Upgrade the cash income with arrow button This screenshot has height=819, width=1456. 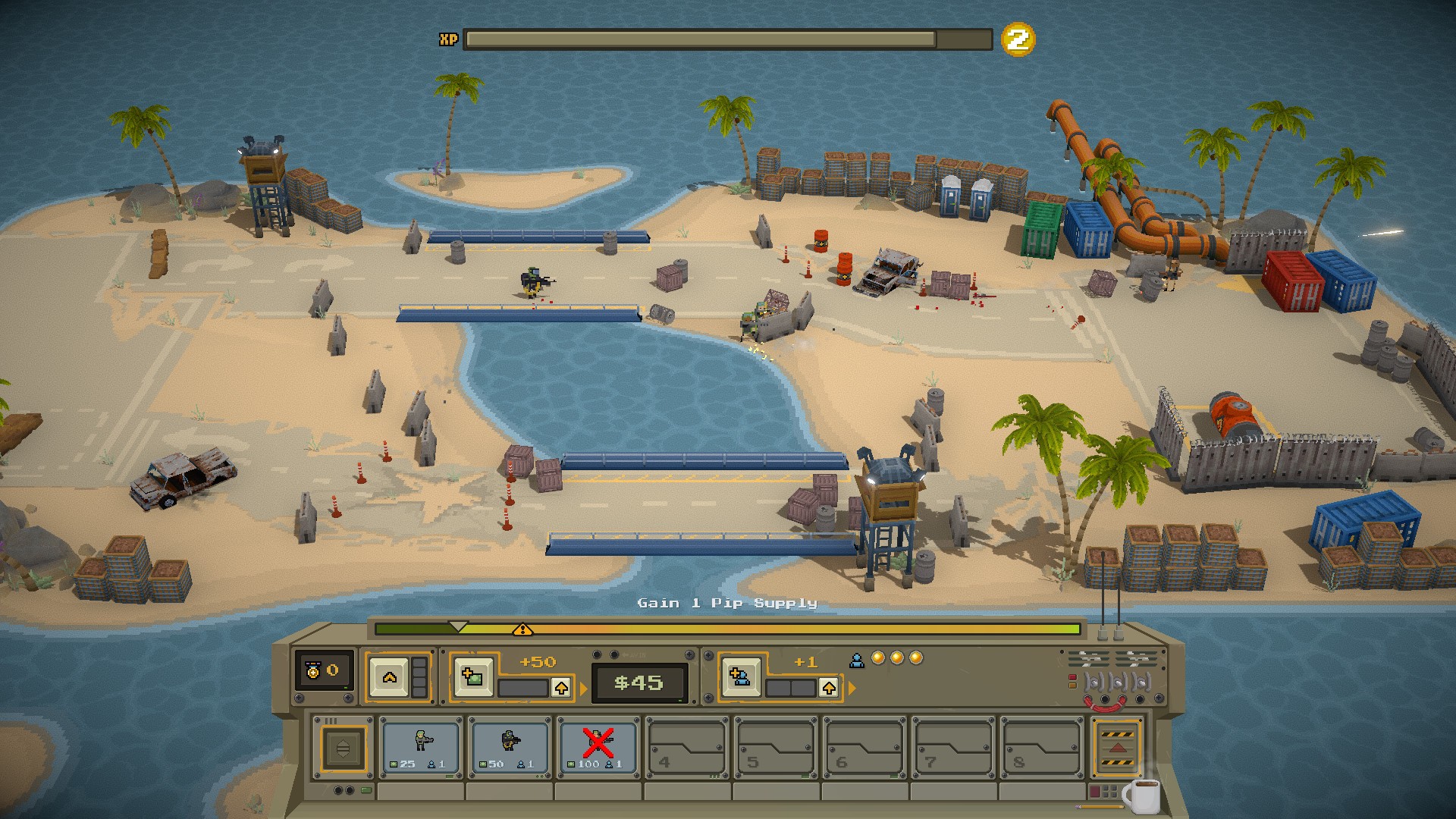(561, 688)
